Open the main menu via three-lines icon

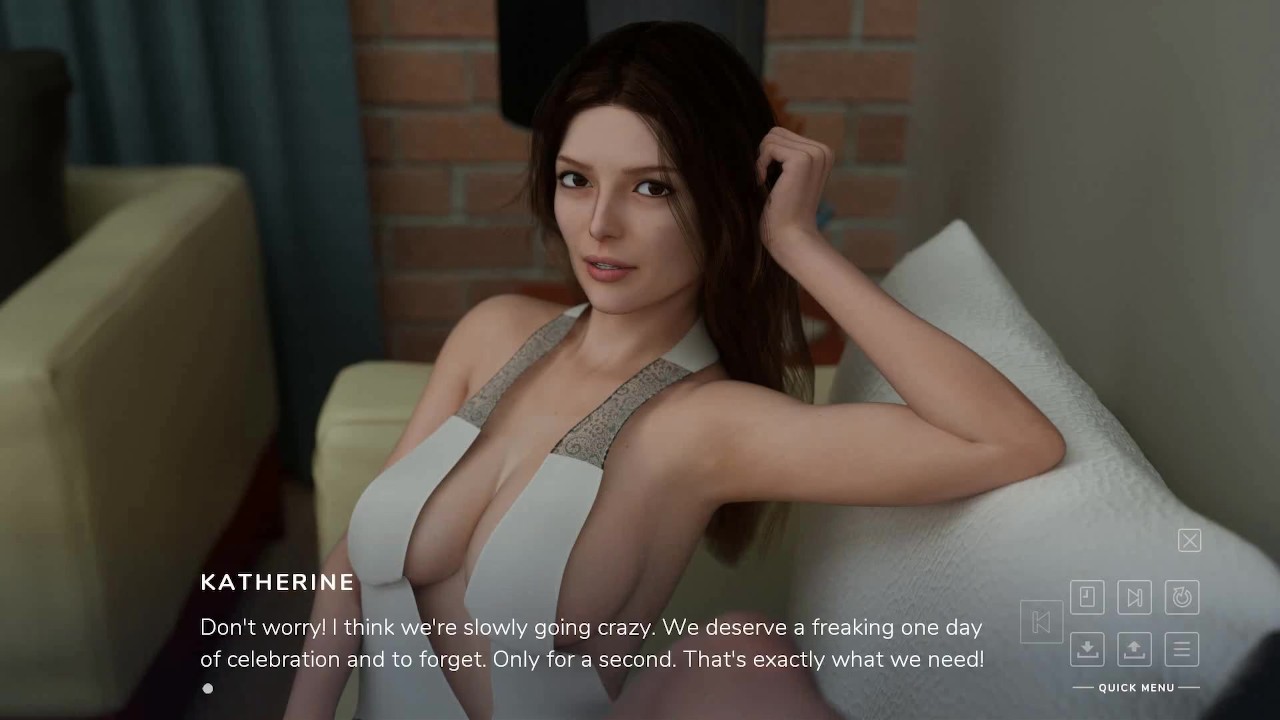tap(1182, 649)
